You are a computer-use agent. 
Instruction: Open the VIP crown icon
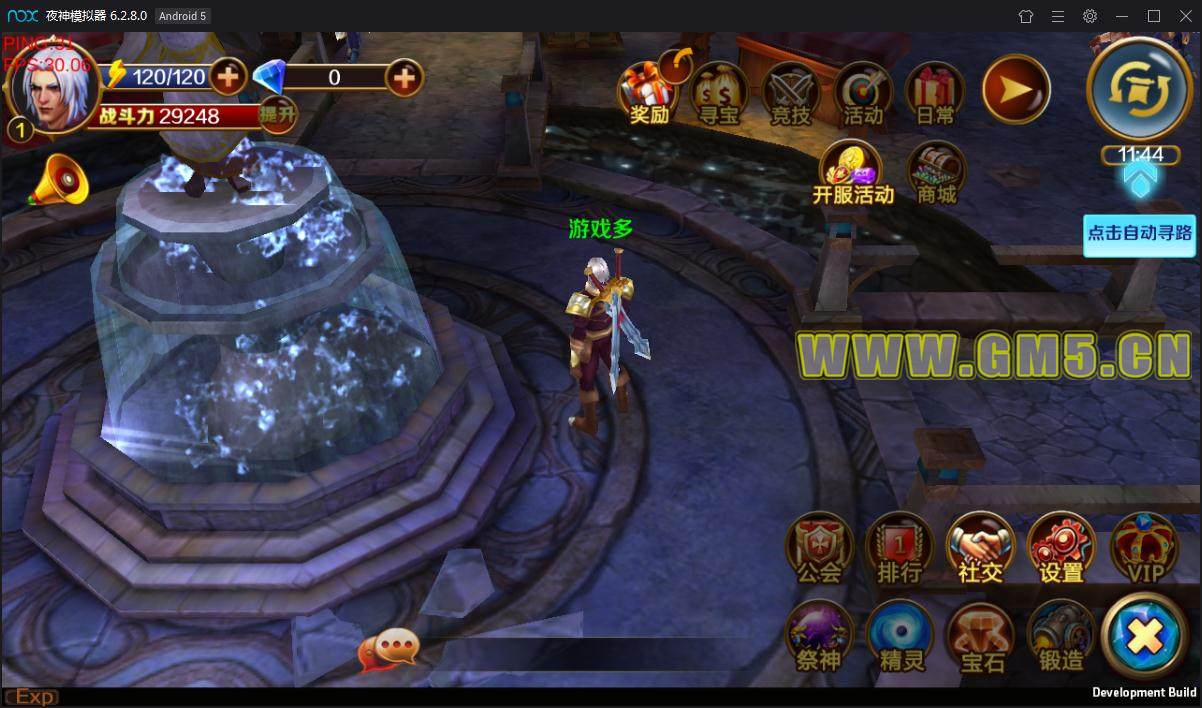1144,549
